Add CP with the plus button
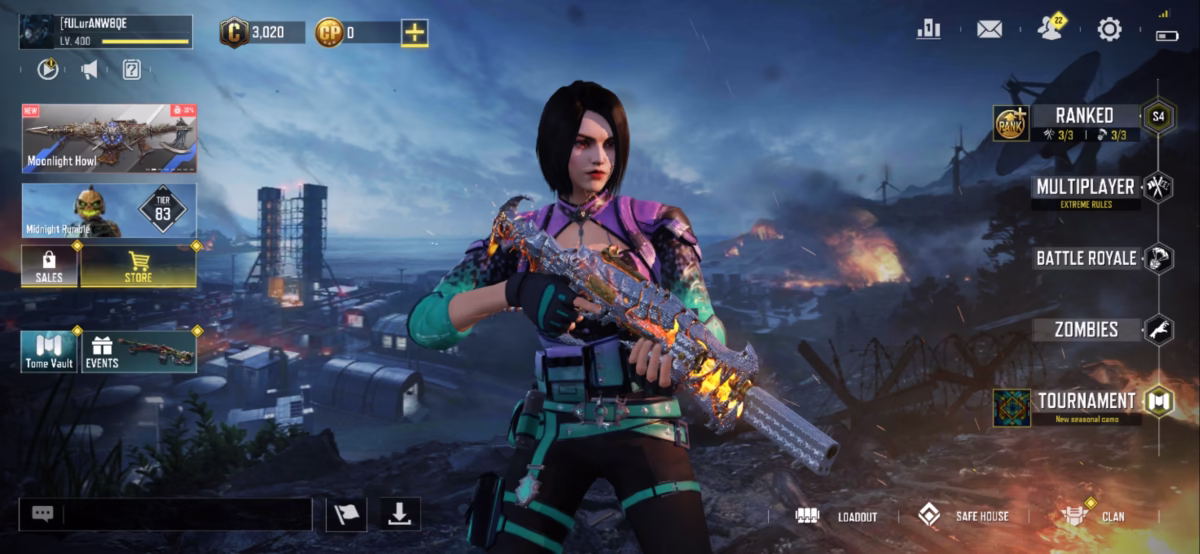The height and width of the screenshot is (554, 1200). point(414,33)
